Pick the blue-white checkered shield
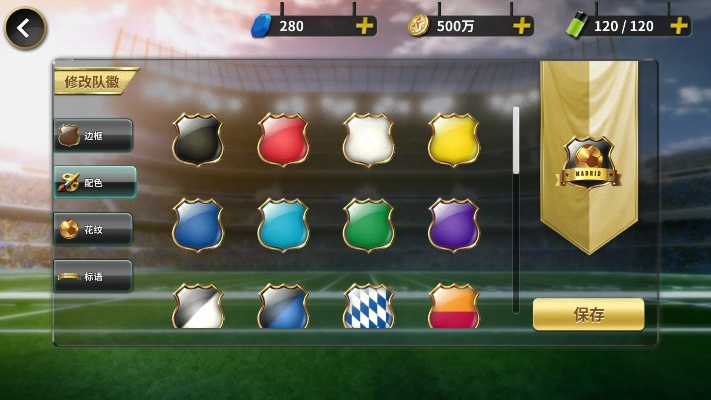This screenshot has height=400, width=711. point(368,307)
